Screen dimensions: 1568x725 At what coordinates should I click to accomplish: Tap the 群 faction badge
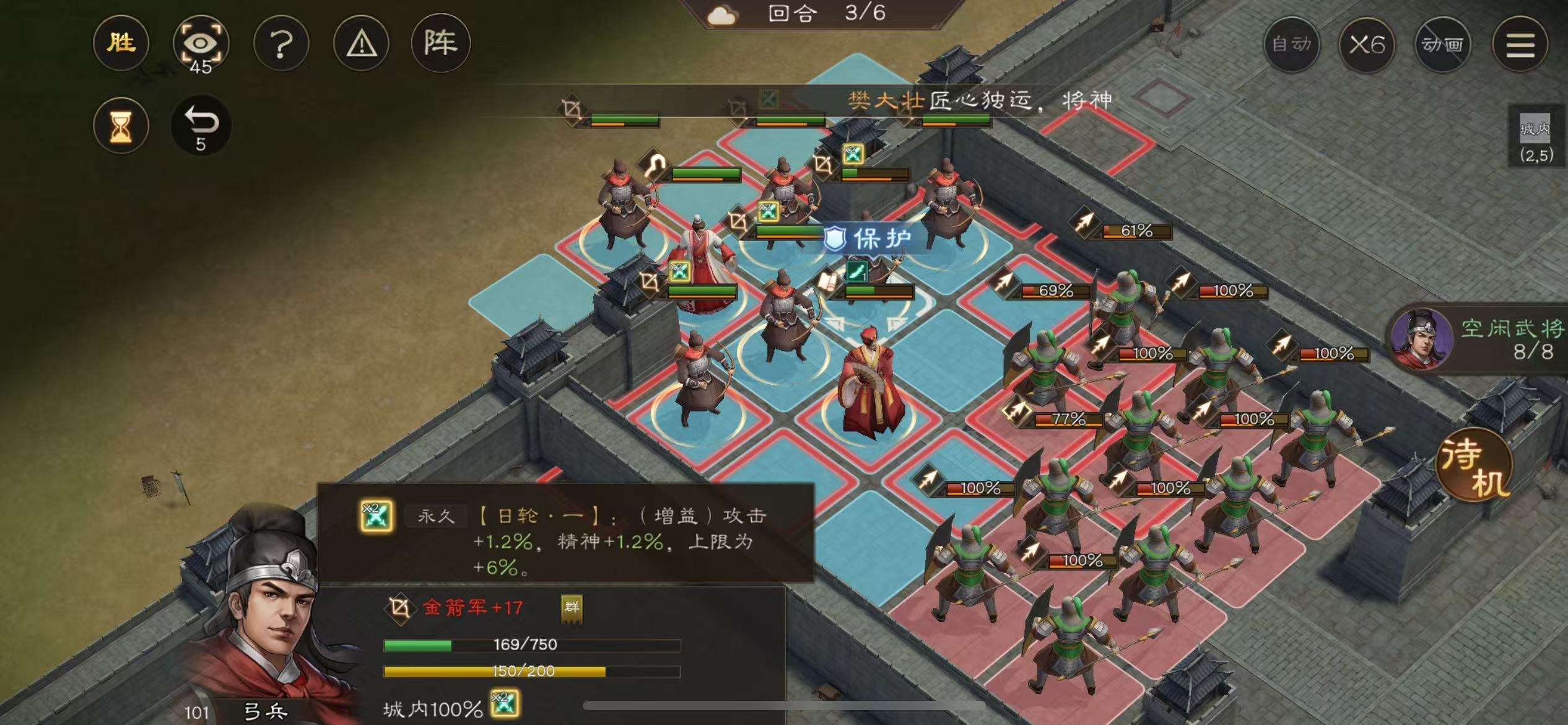point(571,607)
